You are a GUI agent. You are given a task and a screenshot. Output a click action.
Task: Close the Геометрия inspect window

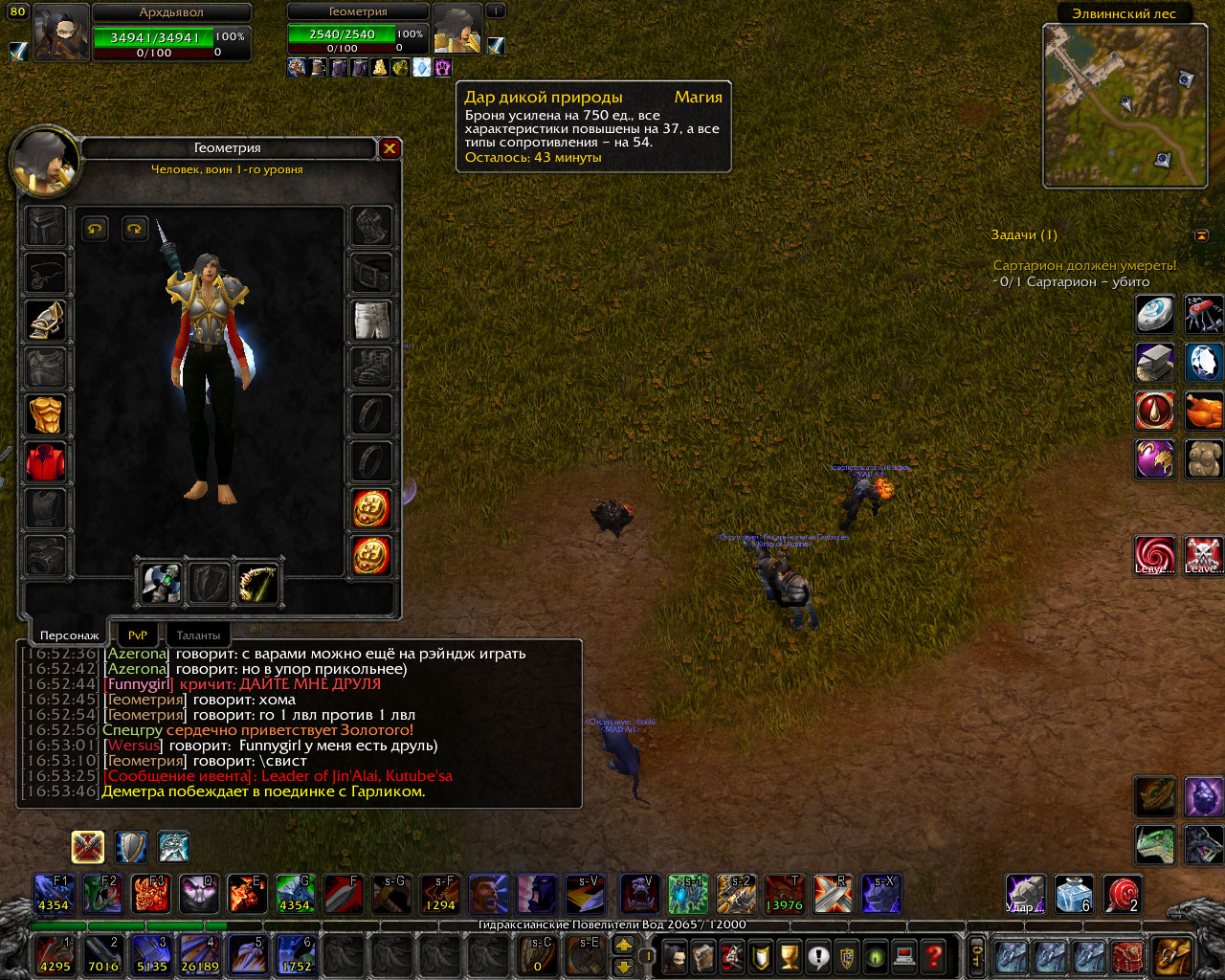[x=390, y=148]
